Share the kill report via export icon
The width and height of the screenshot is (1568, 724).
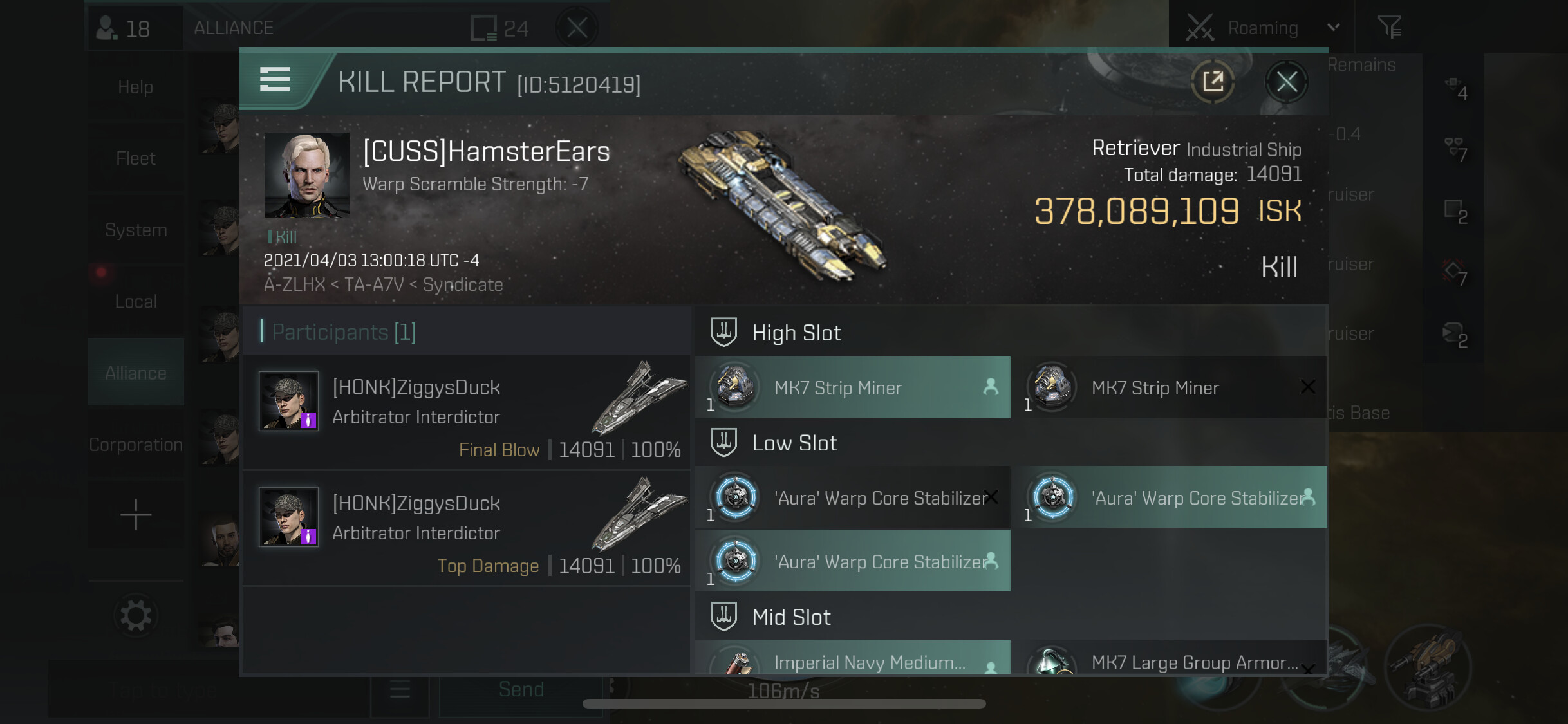(1213, 82)
